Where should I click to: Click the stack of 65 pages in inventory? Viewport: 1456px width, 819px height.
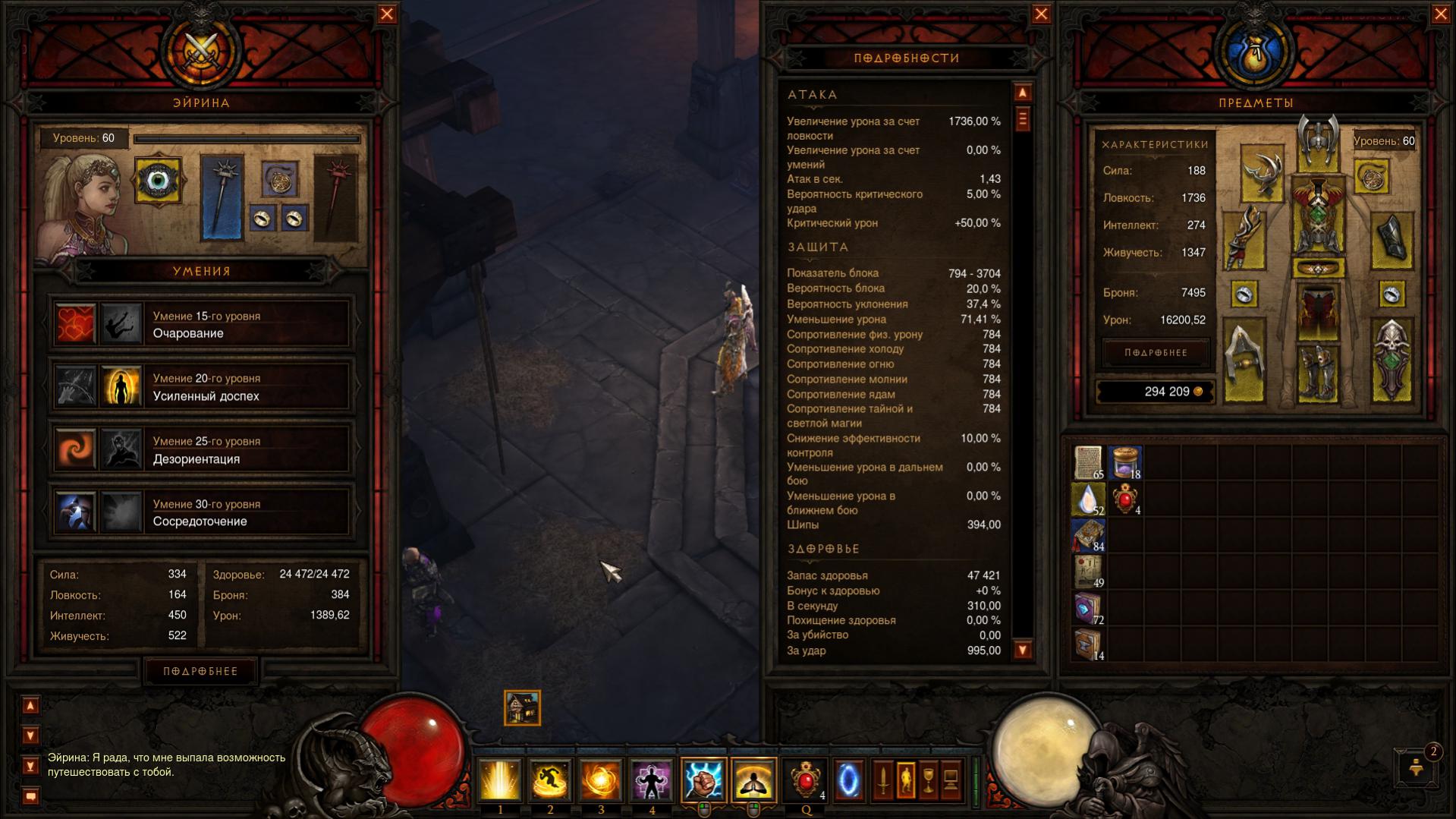[x=1088, y=462]
